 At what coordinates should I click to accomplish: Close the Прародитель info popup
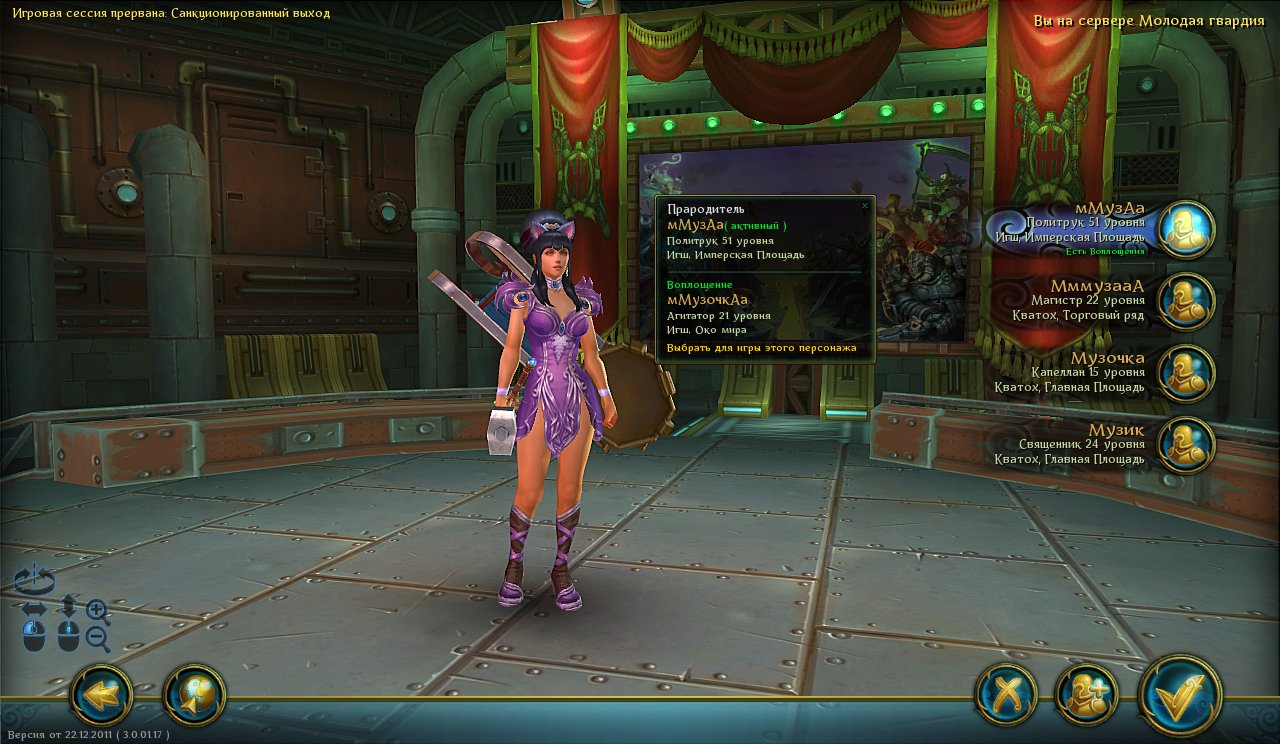click(865, 205)
